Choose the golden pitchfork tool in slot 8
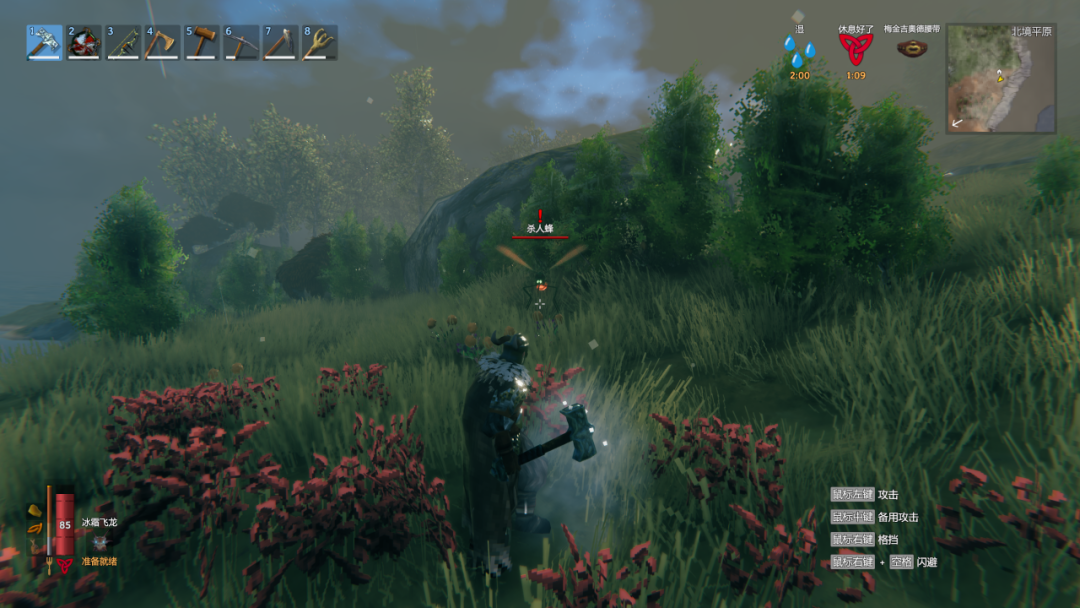 pos(320,43)
